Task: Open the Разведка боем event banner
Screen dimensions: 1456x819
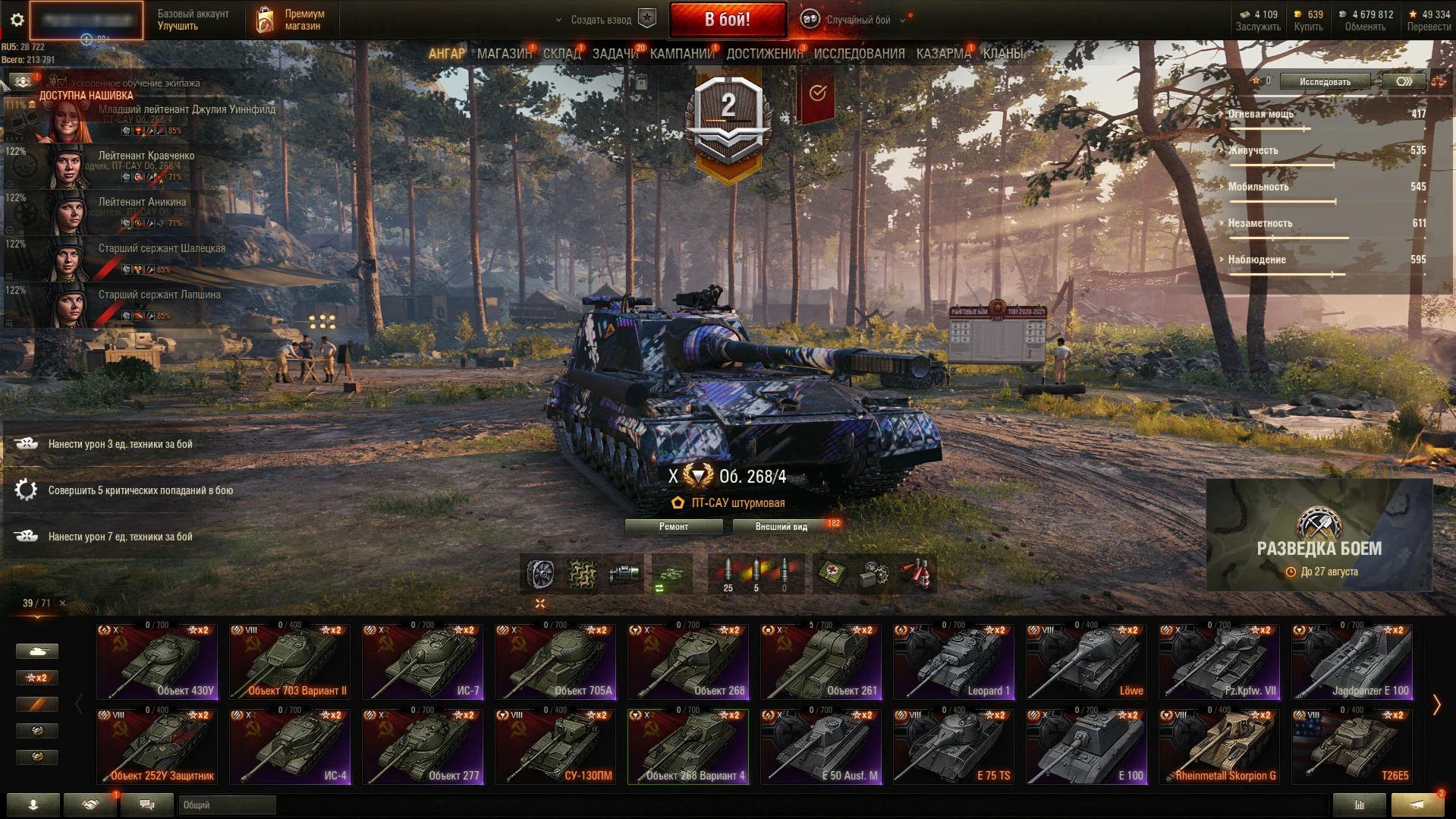Action: coord(1319,536)
